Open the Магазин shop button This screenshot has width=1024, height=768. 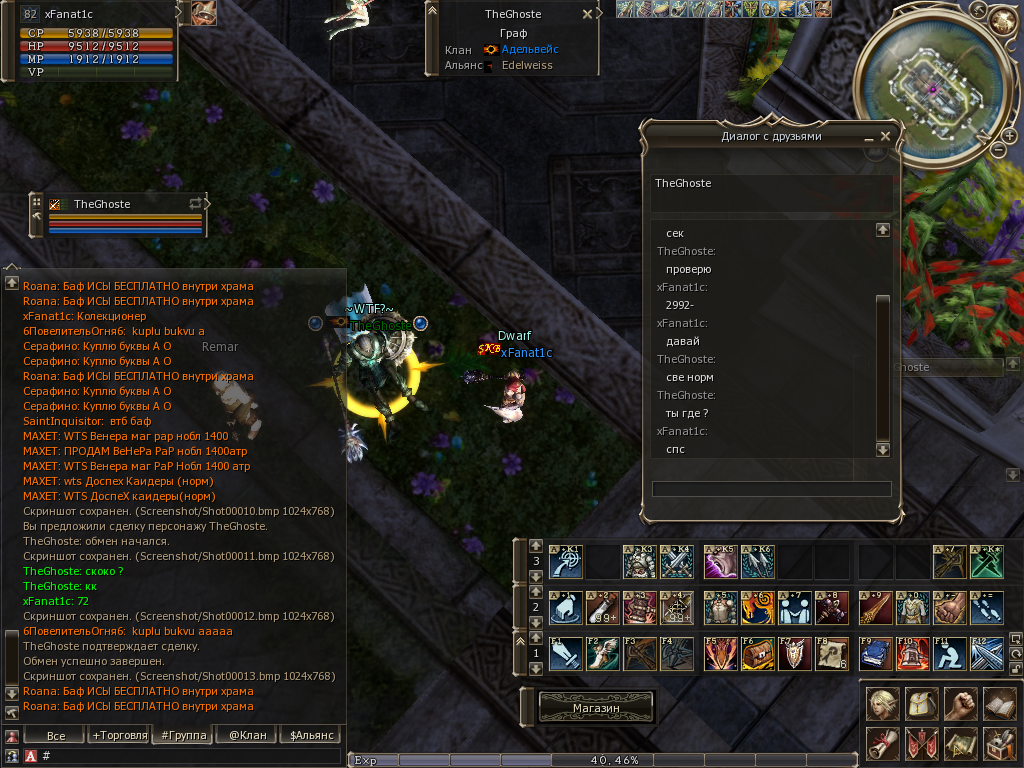pyautogui.click(x=597, y=707)
